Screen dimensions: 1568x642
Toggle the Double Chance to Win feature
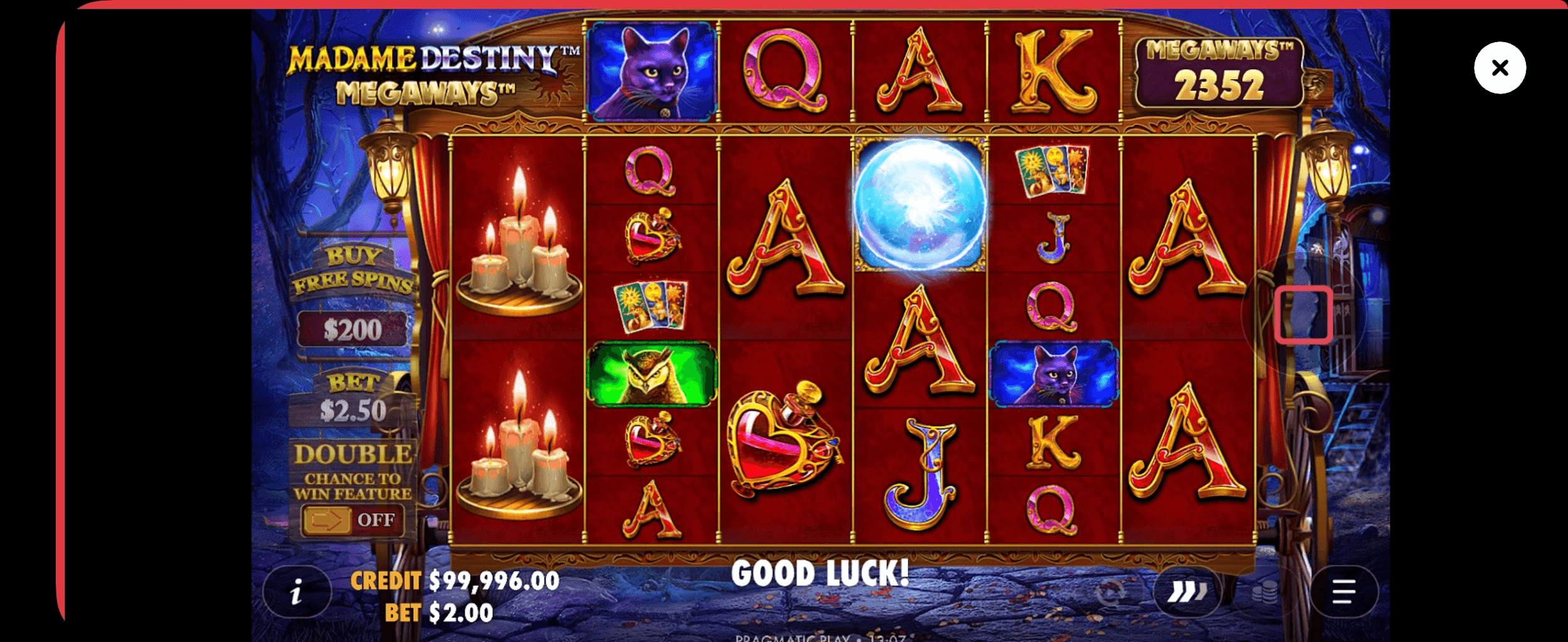click(x=351, y=520)
